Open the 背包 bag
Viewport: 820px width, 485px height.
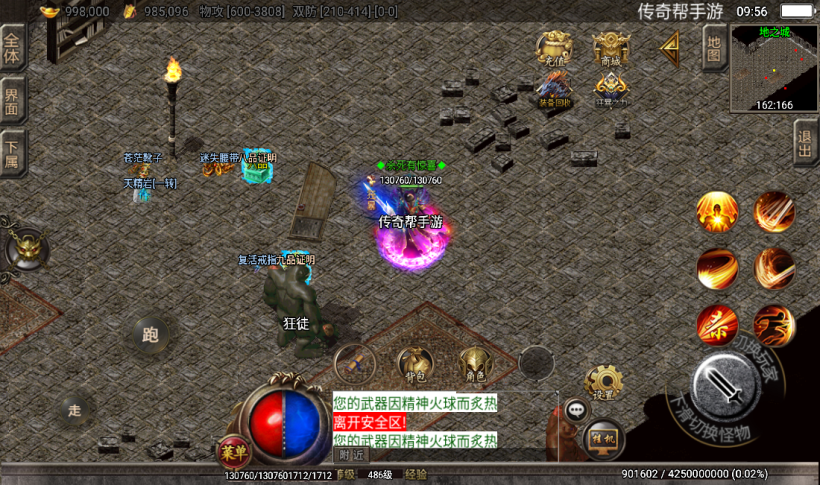[x=413, y=365]
